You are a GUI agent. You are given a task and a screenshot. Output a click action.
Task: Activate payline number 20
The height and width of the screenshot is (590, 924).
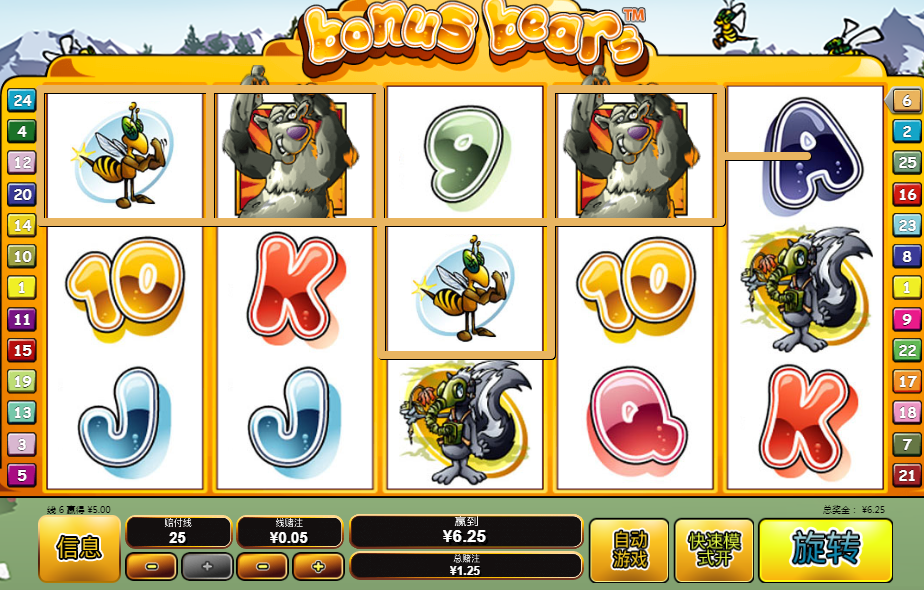[x=22, y=194]
